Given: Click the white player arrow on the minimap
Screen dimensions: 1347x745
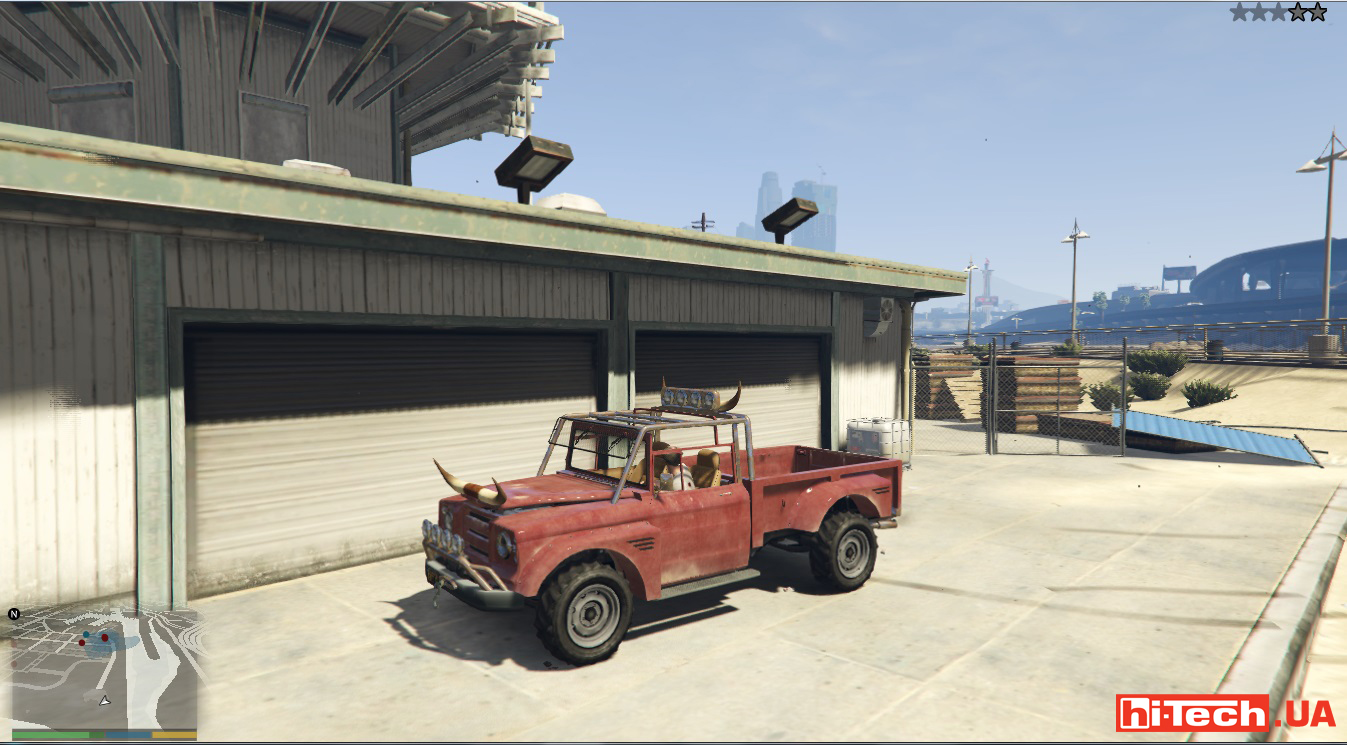Looking at the screenshot, I should 104,700.
